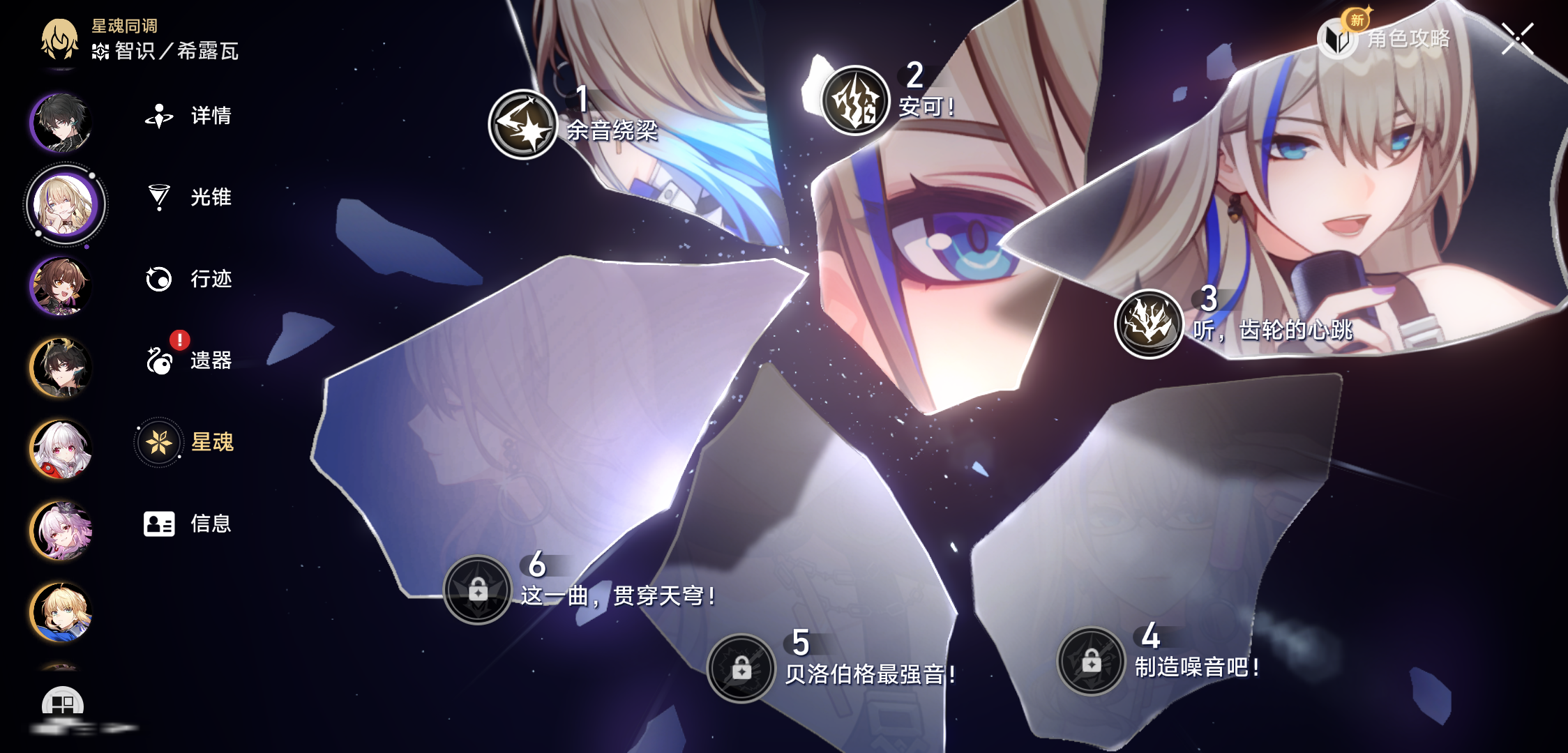
Task: Go to the 遗器 relics tab
Action: [188, 360]
